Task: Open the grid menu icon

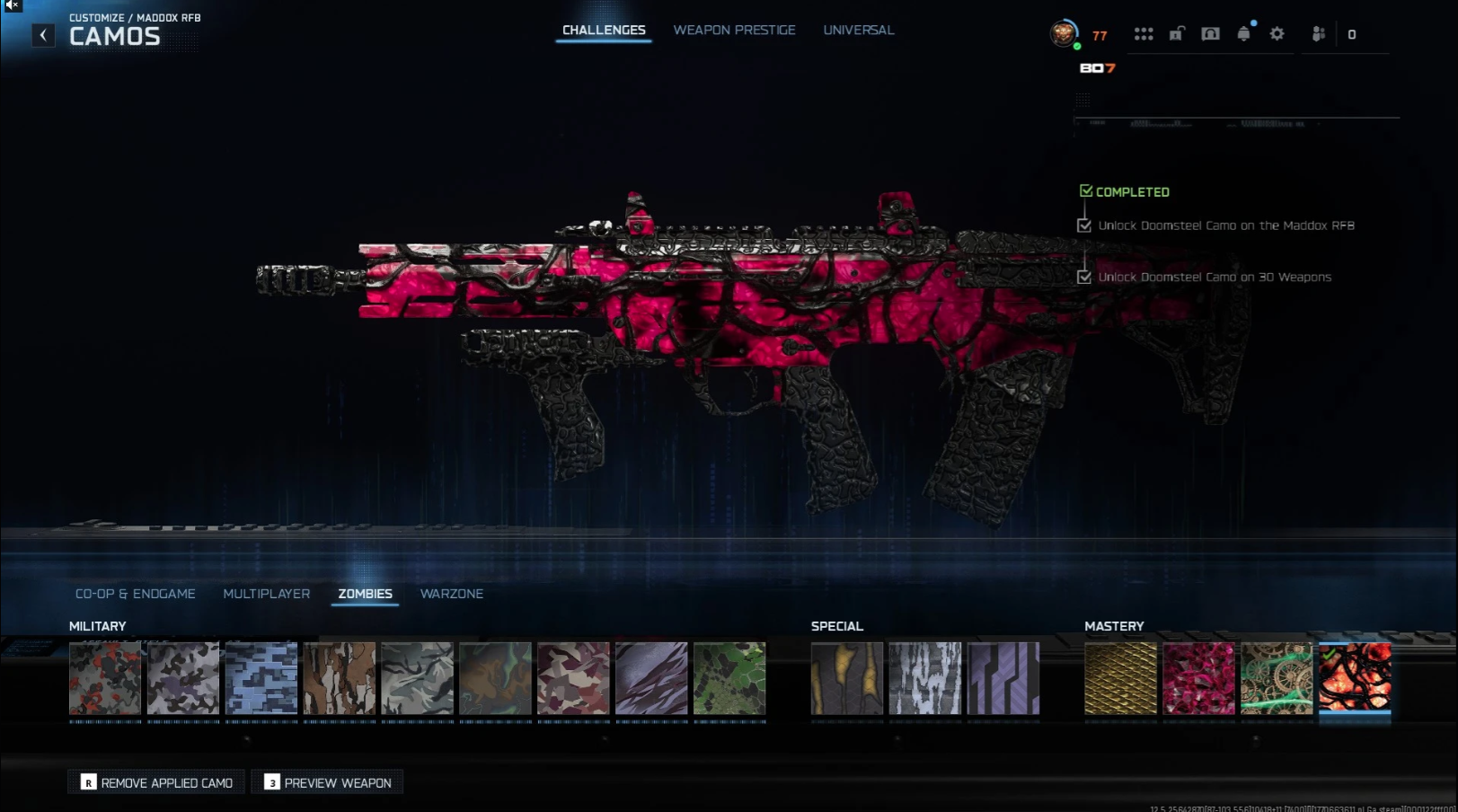Action: 1143,34
